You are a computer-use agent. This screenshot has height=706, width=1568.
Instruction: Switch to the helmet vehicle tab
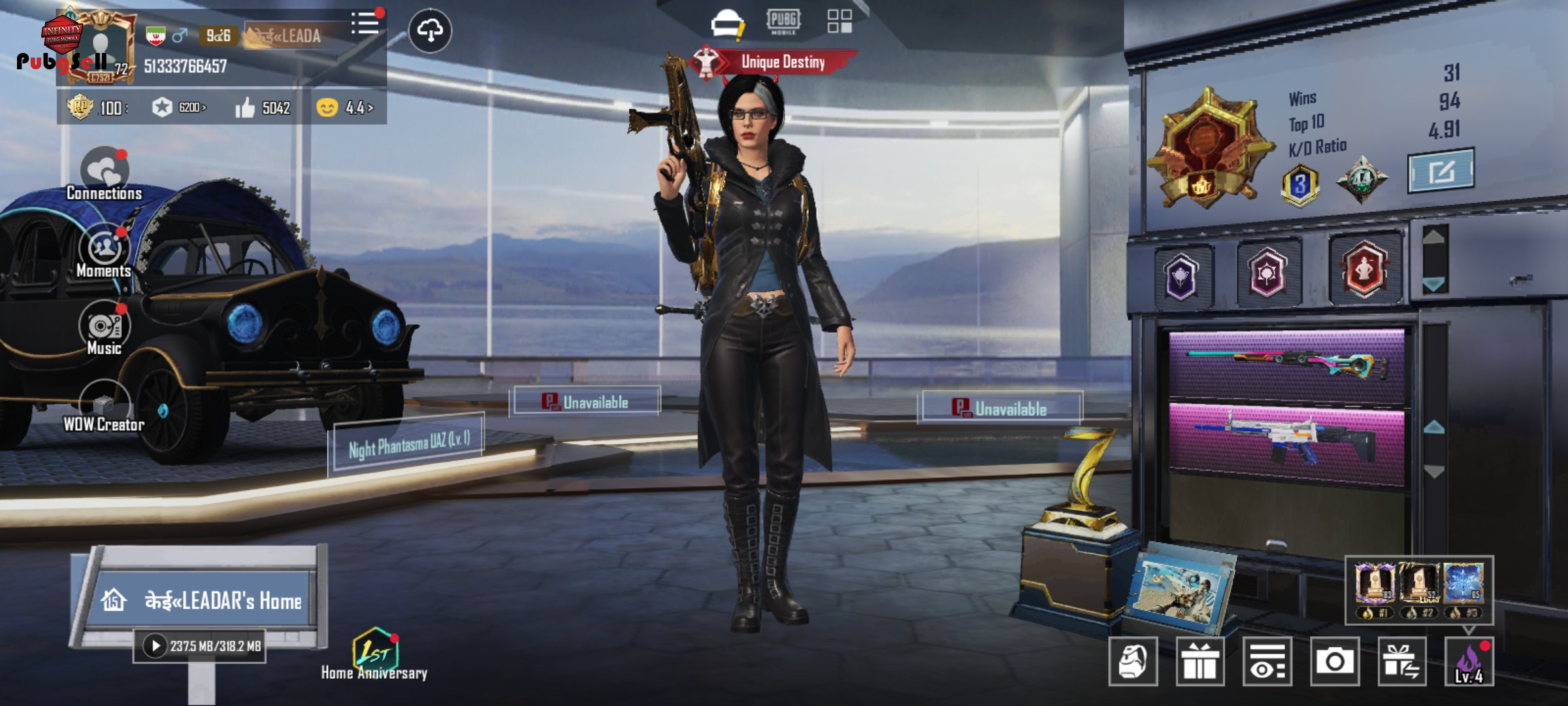(727, 24)
